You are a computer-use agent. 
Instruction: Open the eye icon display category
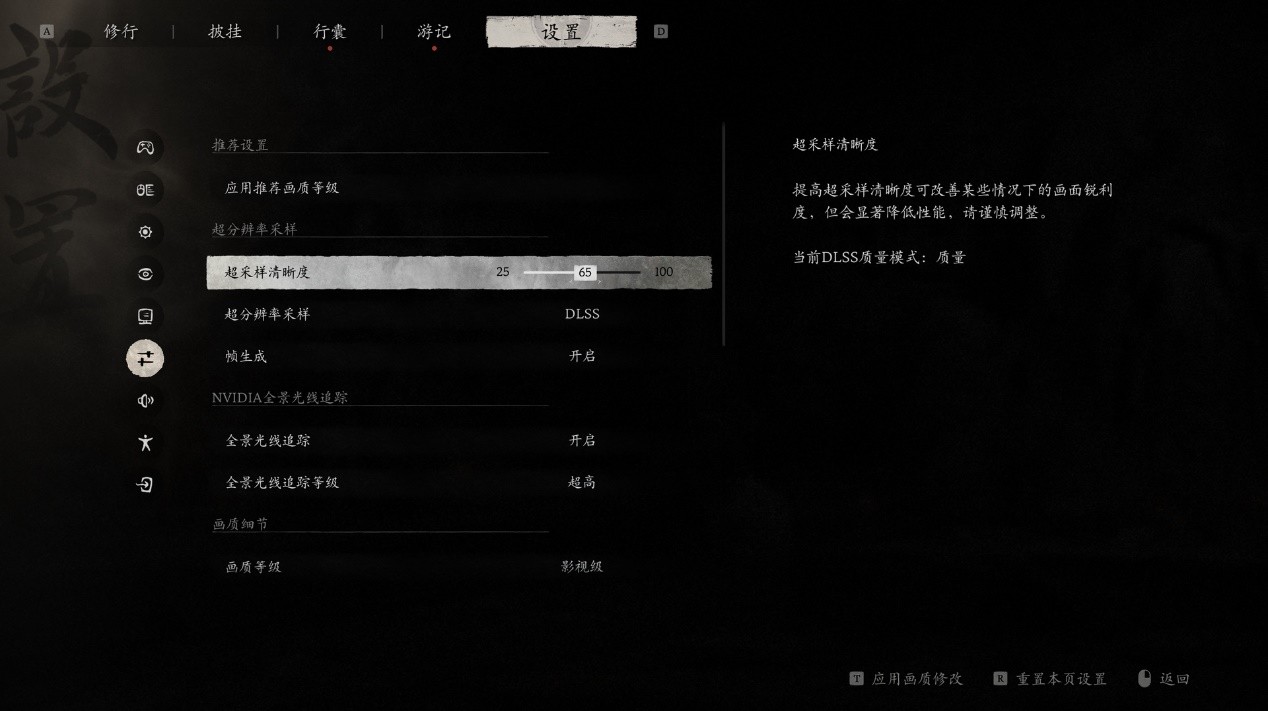[145, 274]
